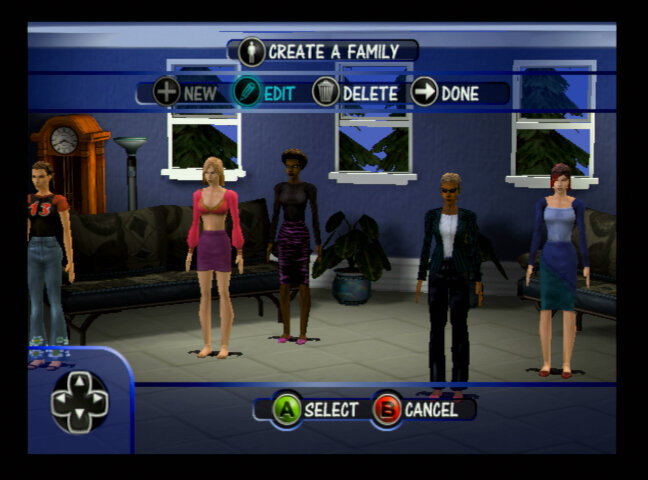Pick the Sim in the purple striped skirt

pos(294,245)
